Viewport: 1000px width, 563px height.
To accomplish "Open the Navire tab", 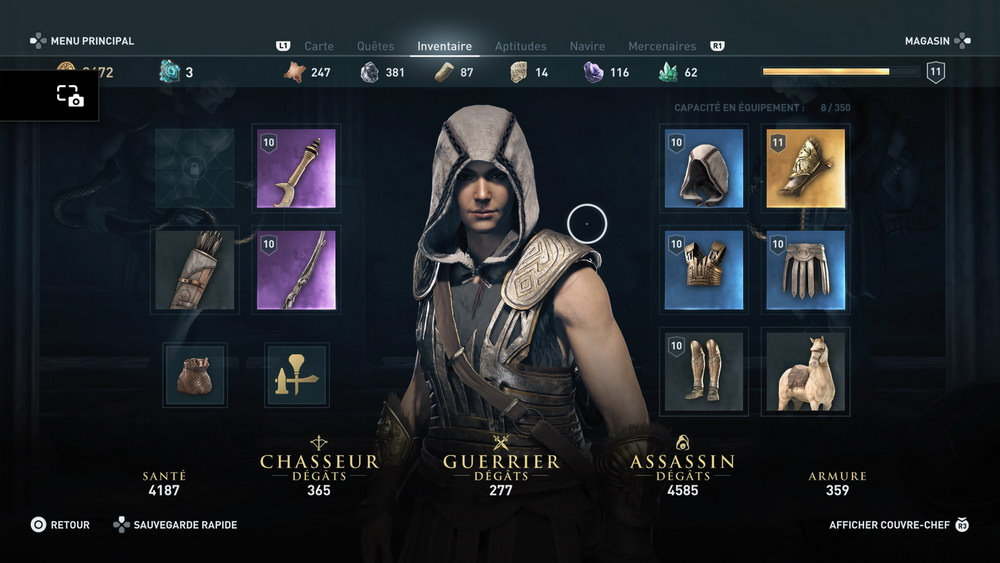I will (587, 46).
